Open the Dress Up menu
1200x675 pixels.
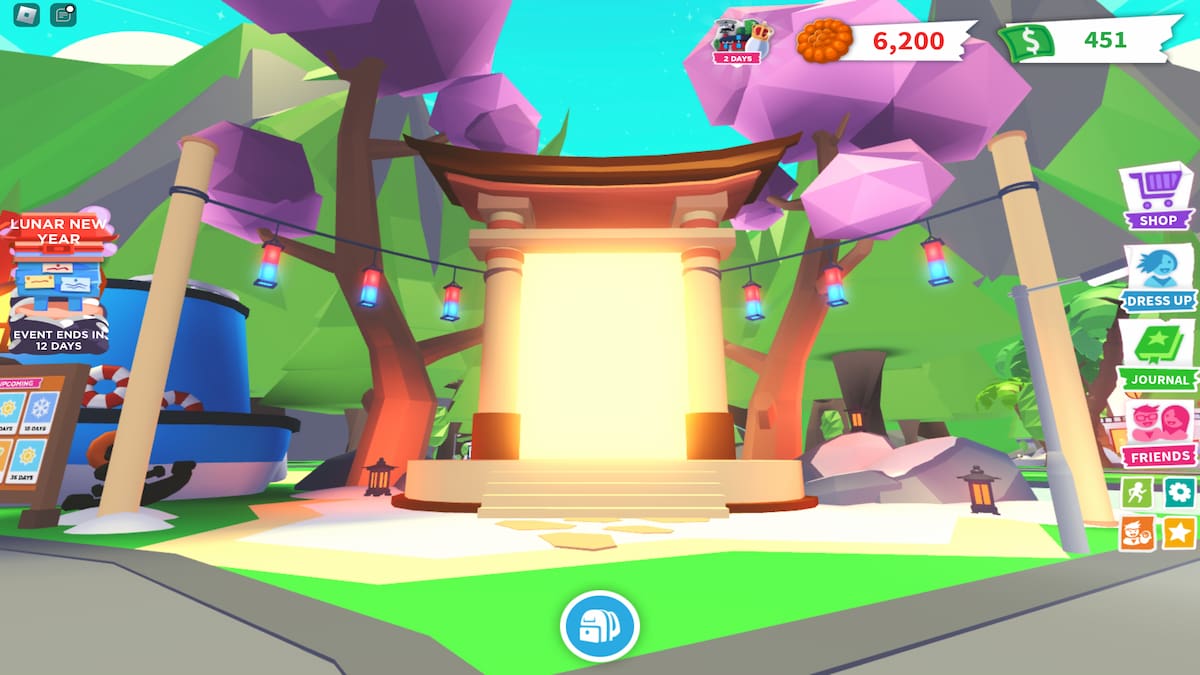pyautogui.click(x=1158, y=277)
